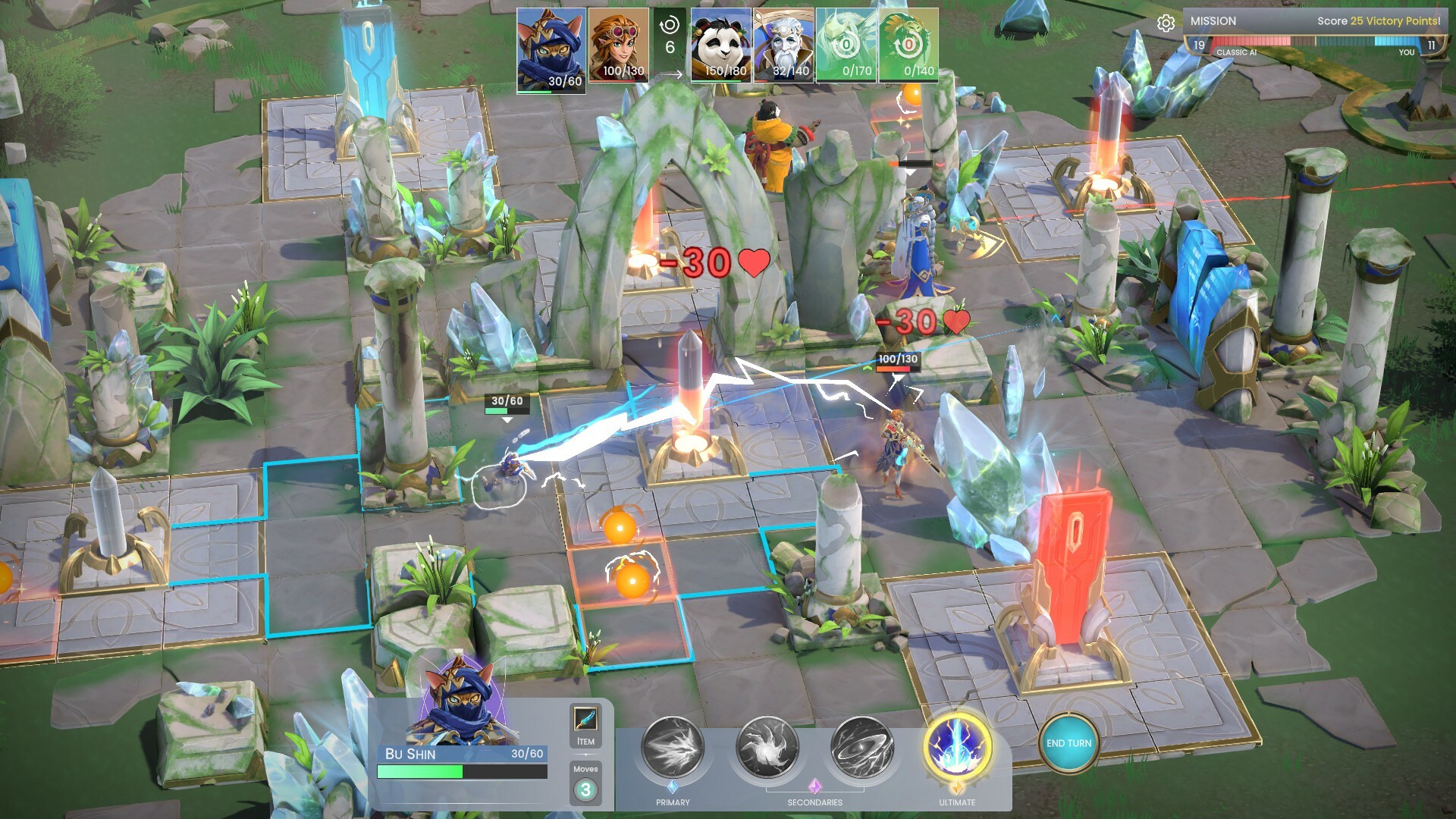Select the goggled hero portrait showing 100/130

[618, 45]
